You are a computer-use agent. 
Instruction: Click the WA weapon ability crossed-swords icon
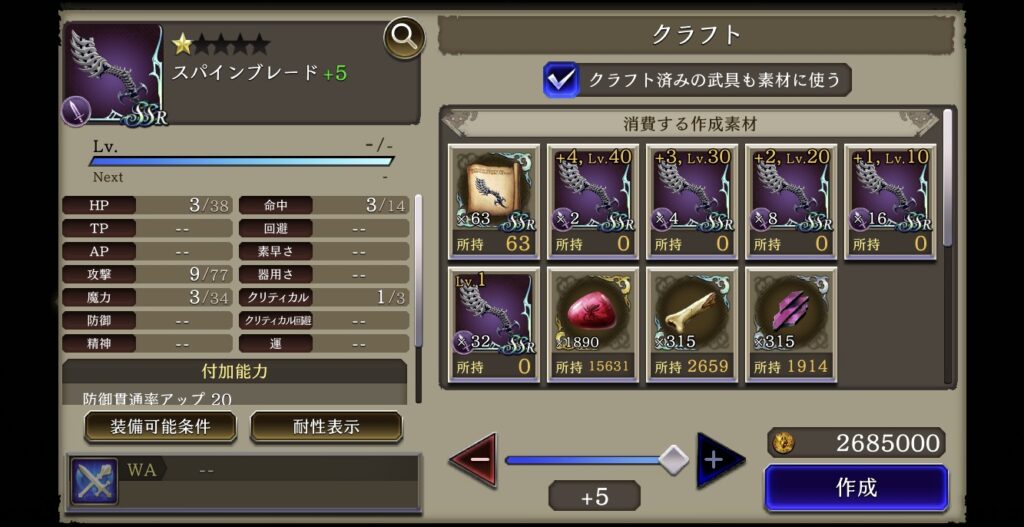click(94, 481)
